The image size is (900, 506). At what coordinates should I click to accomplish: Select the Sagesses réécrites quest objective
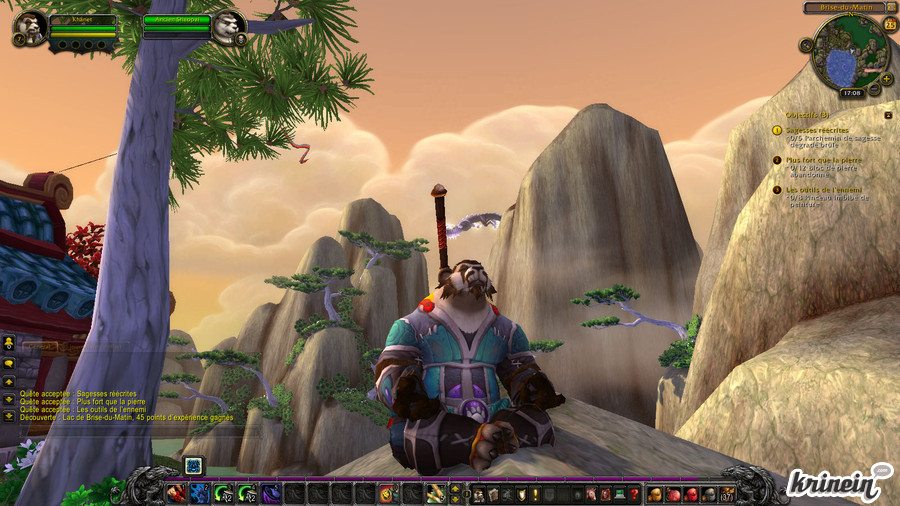(x=817, y=130)
